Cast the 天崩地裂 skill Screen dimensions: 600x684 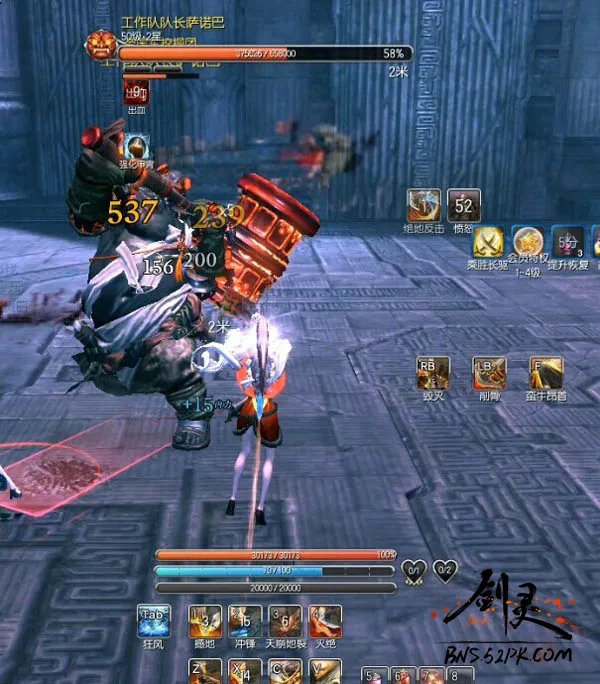pos(285,620)
